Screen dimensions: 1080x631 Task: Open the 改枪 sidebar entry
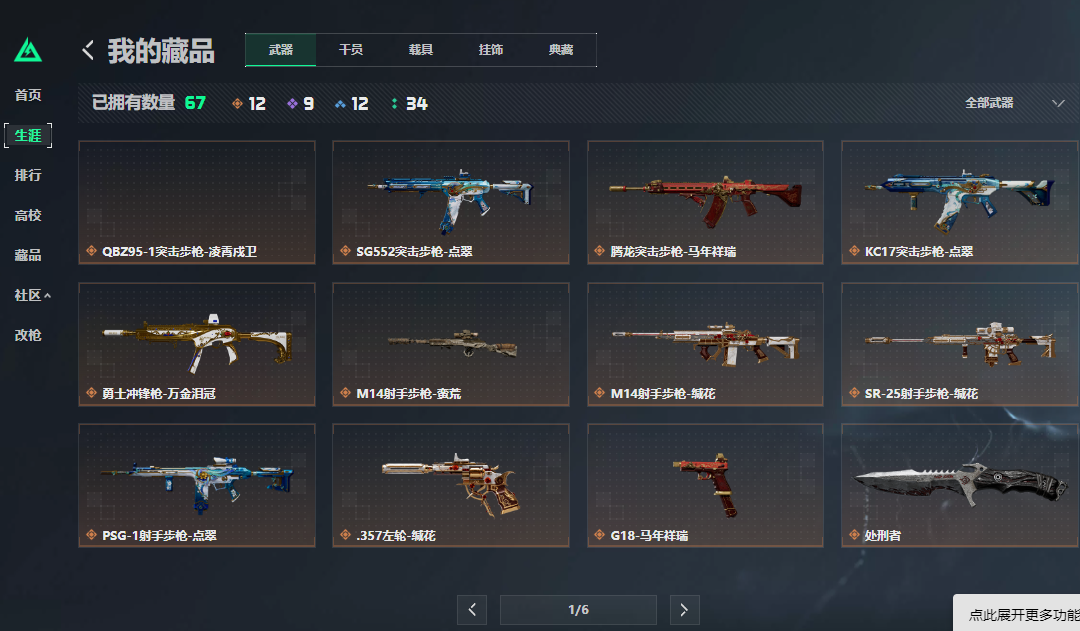click(28, 335)
